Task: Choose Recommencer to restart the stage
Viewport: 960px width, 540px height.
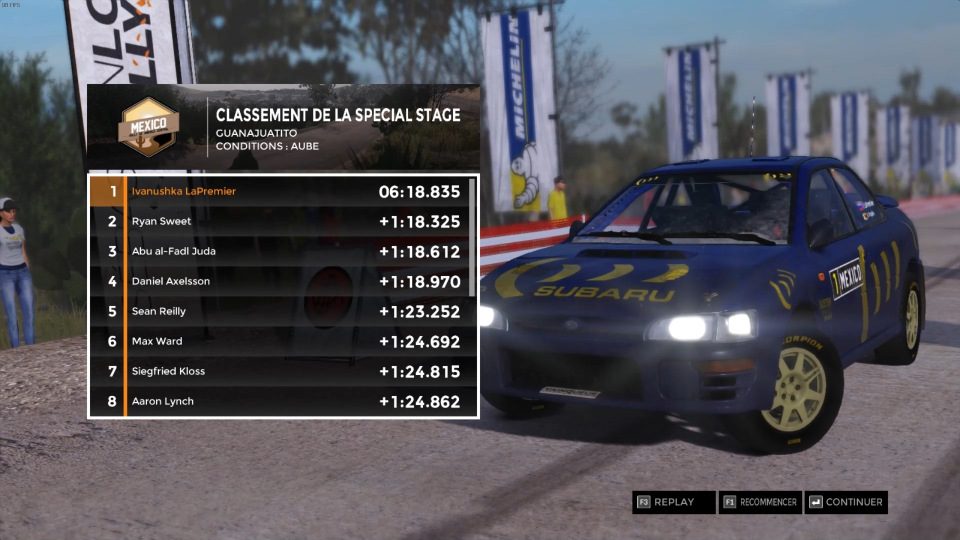Action: [760, 502]
